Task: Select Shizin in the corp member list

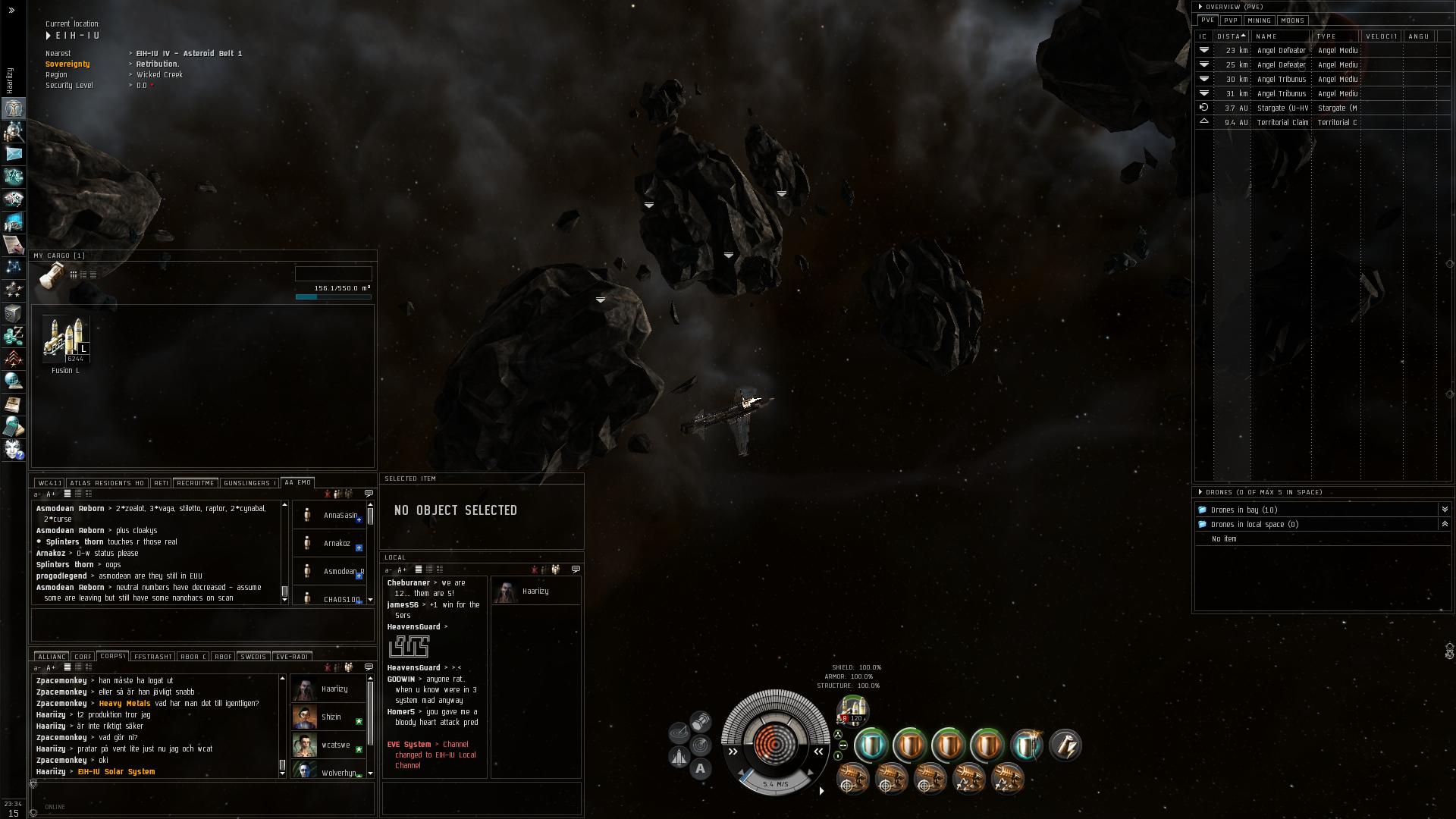Action: (x=331, y=717)
